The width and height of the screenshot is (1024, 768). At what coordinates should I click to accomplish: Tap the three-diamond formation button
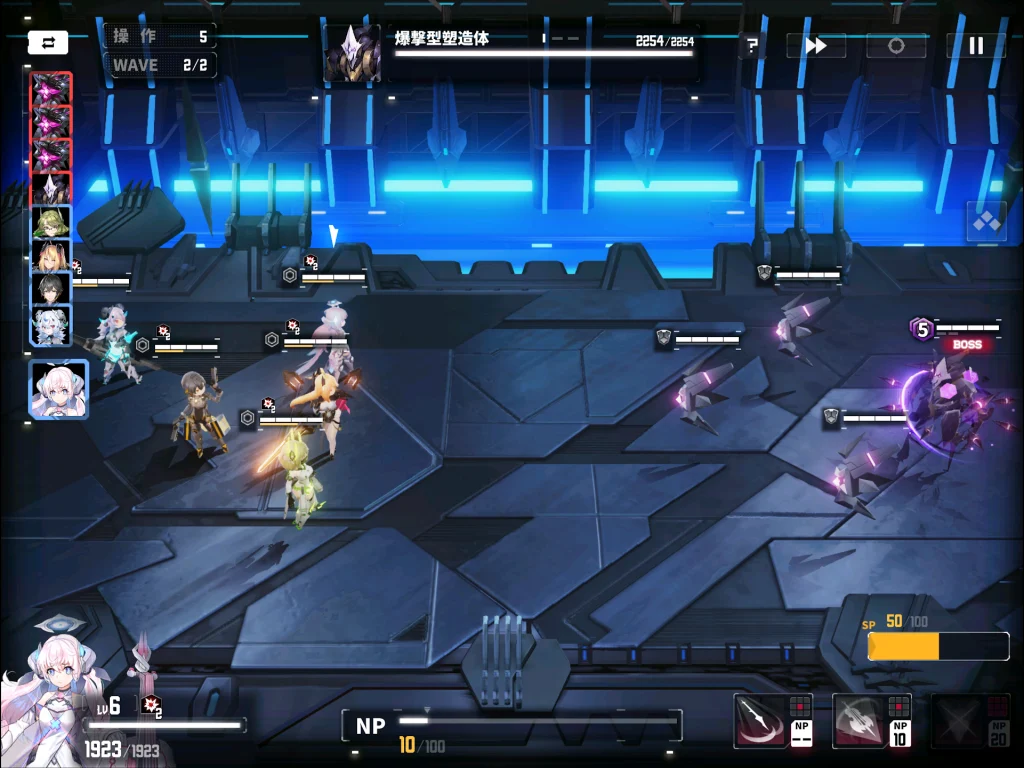tap(986, 221)
